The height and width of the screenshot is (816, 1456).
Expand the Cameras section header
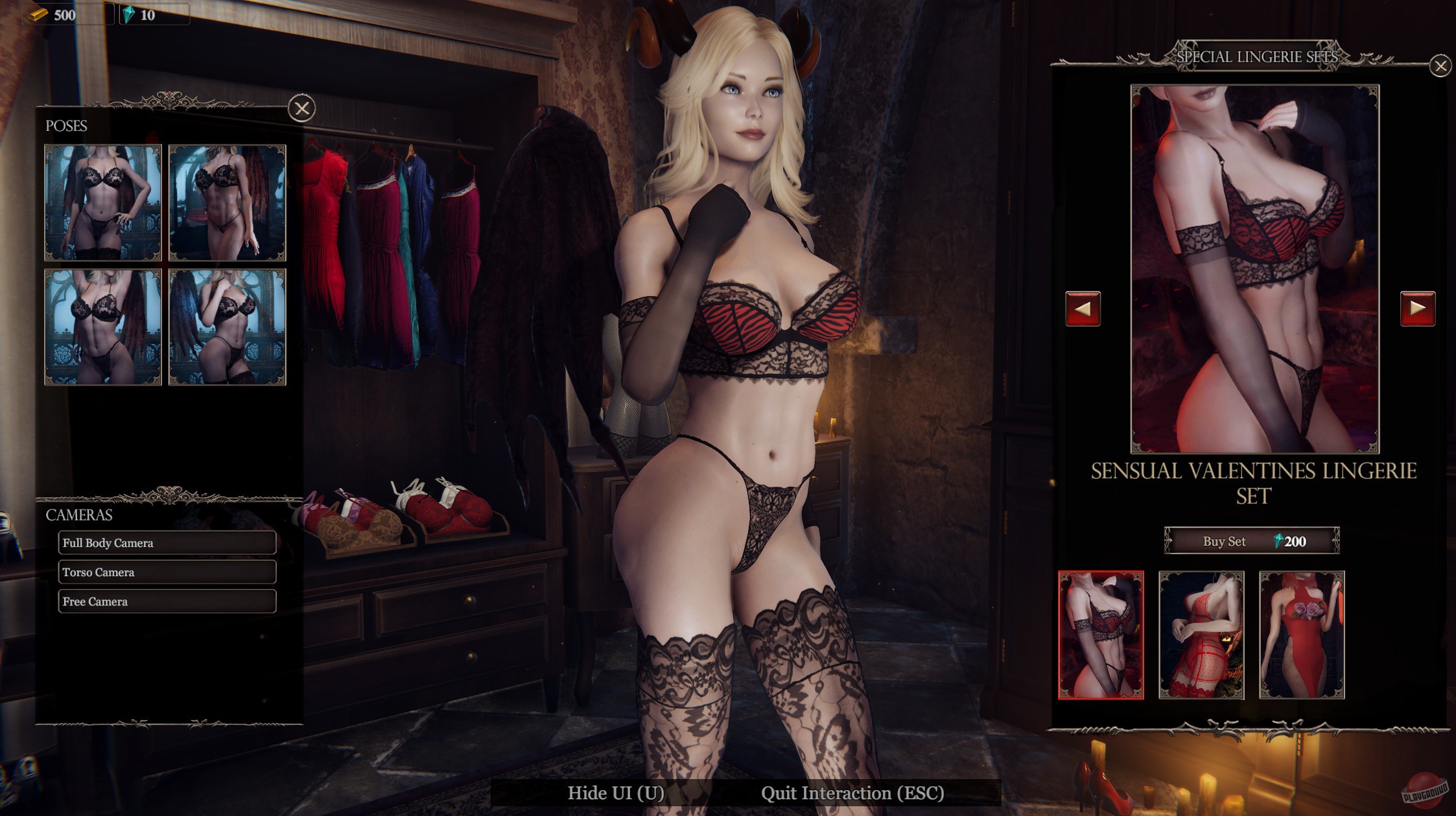80,515
